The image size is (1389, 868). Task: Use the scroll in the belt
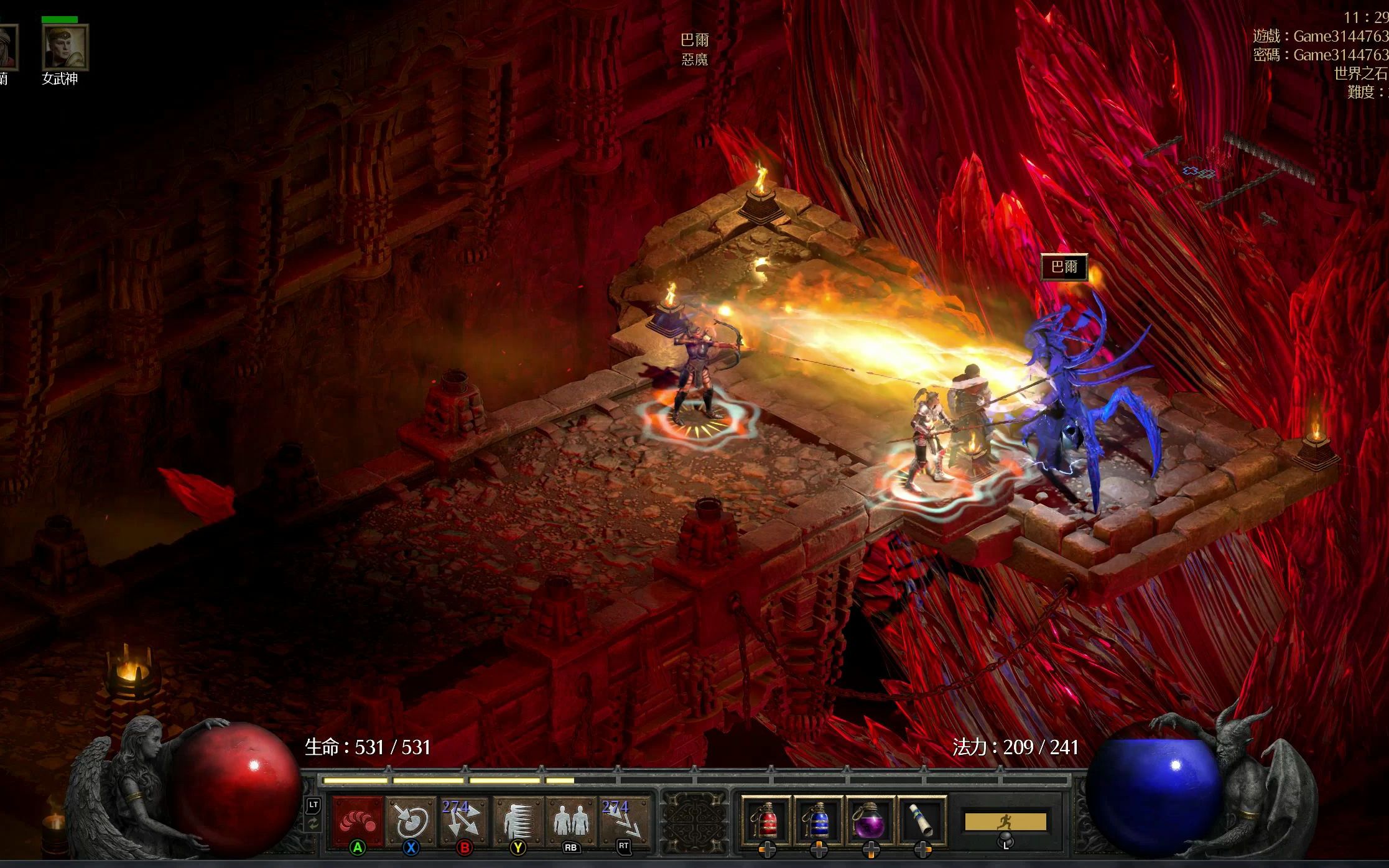click(922, 821)
